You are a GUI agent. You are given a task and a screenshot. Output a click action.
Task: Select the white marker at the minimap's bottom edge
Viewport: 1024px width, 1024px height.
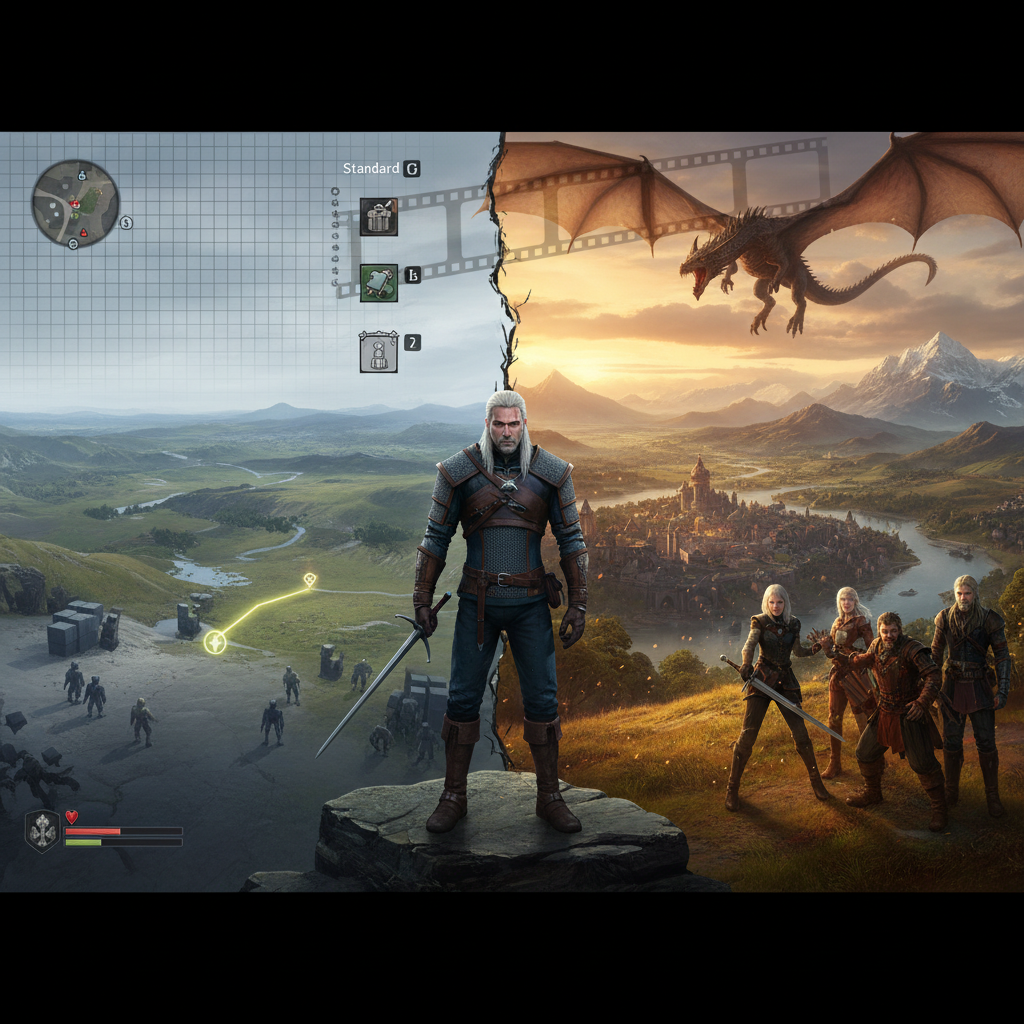[x=73, y=243]
